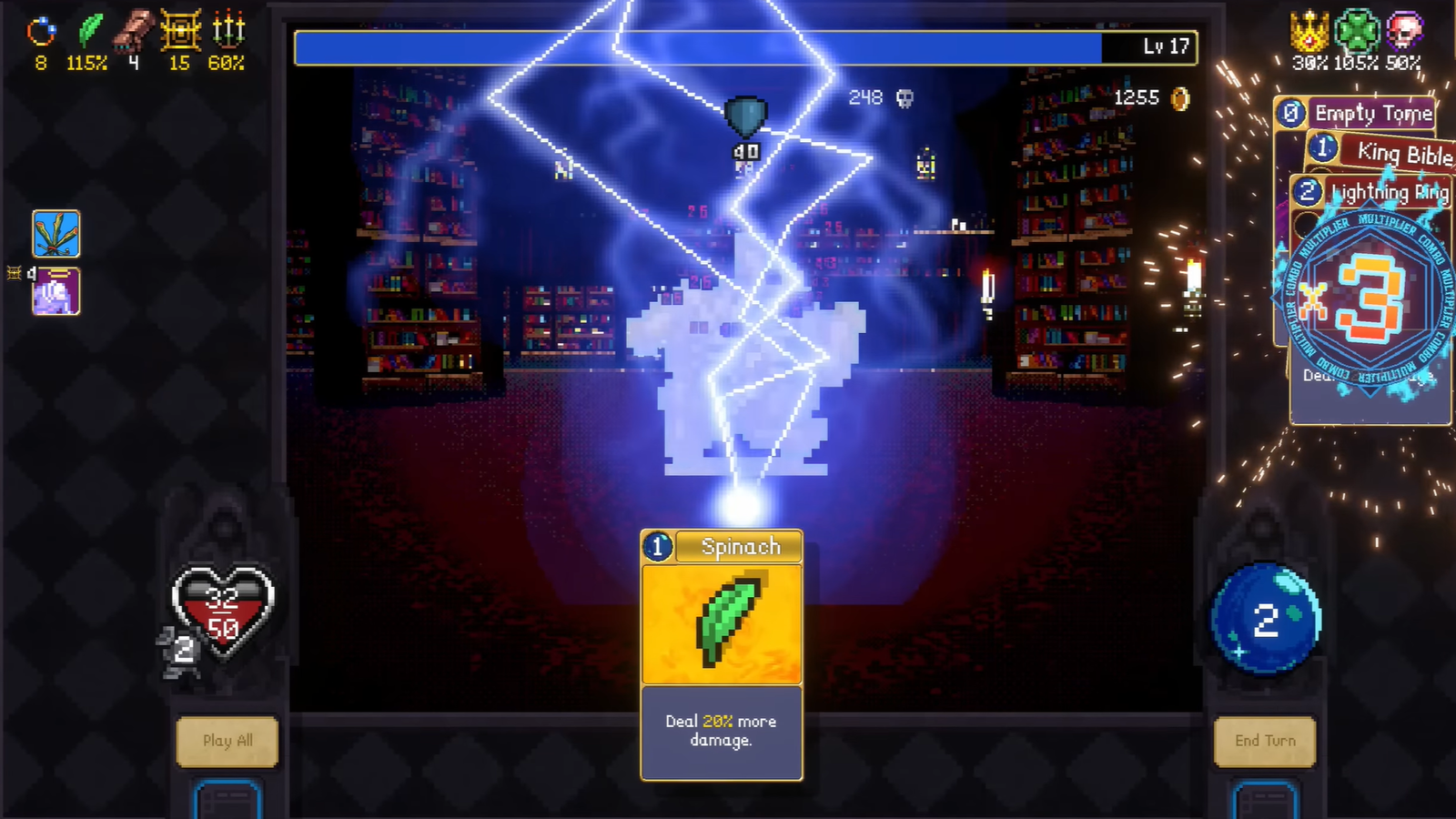
Task: Inspect the green clover luck icon
Action: pos(1356,32)
